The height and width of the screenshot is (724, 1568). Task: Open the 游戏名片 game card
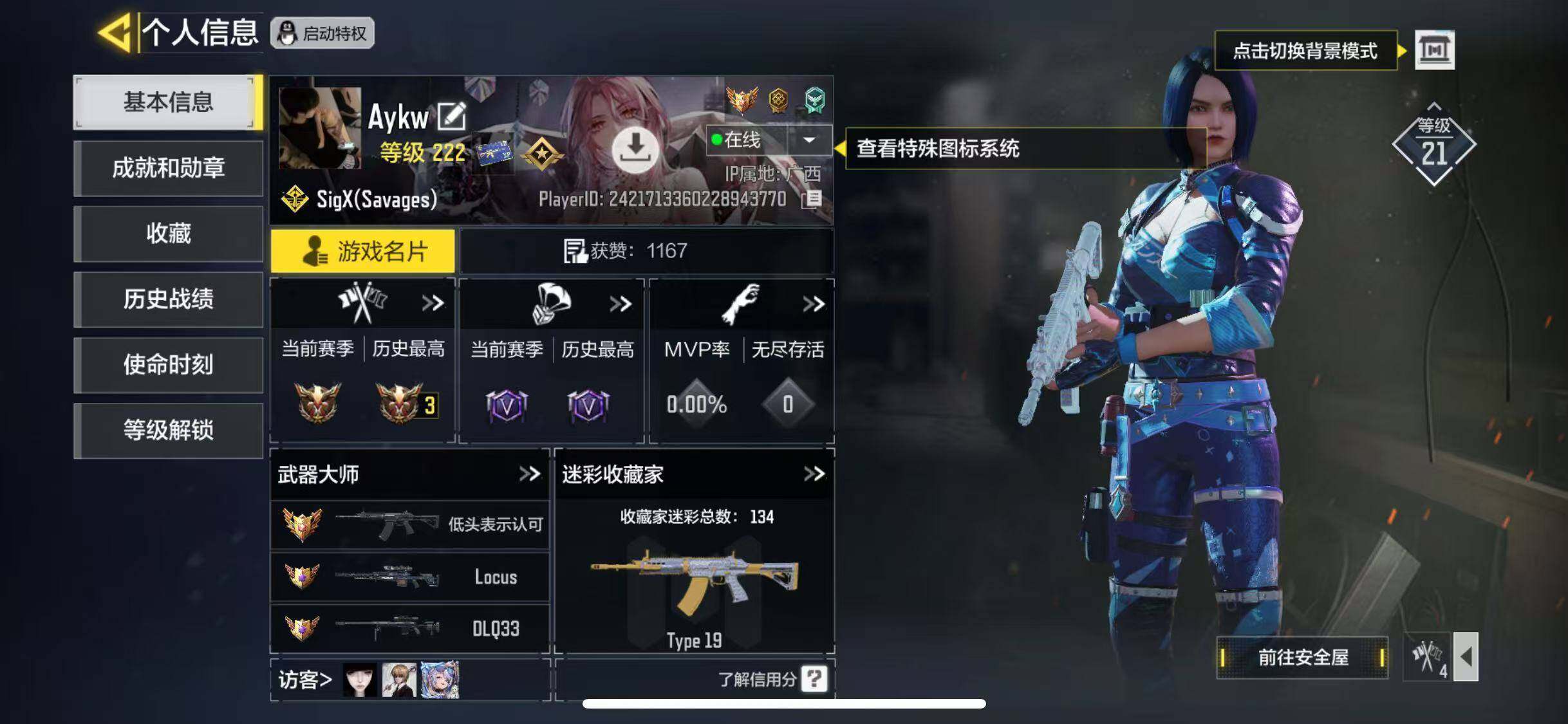[363, 251]
